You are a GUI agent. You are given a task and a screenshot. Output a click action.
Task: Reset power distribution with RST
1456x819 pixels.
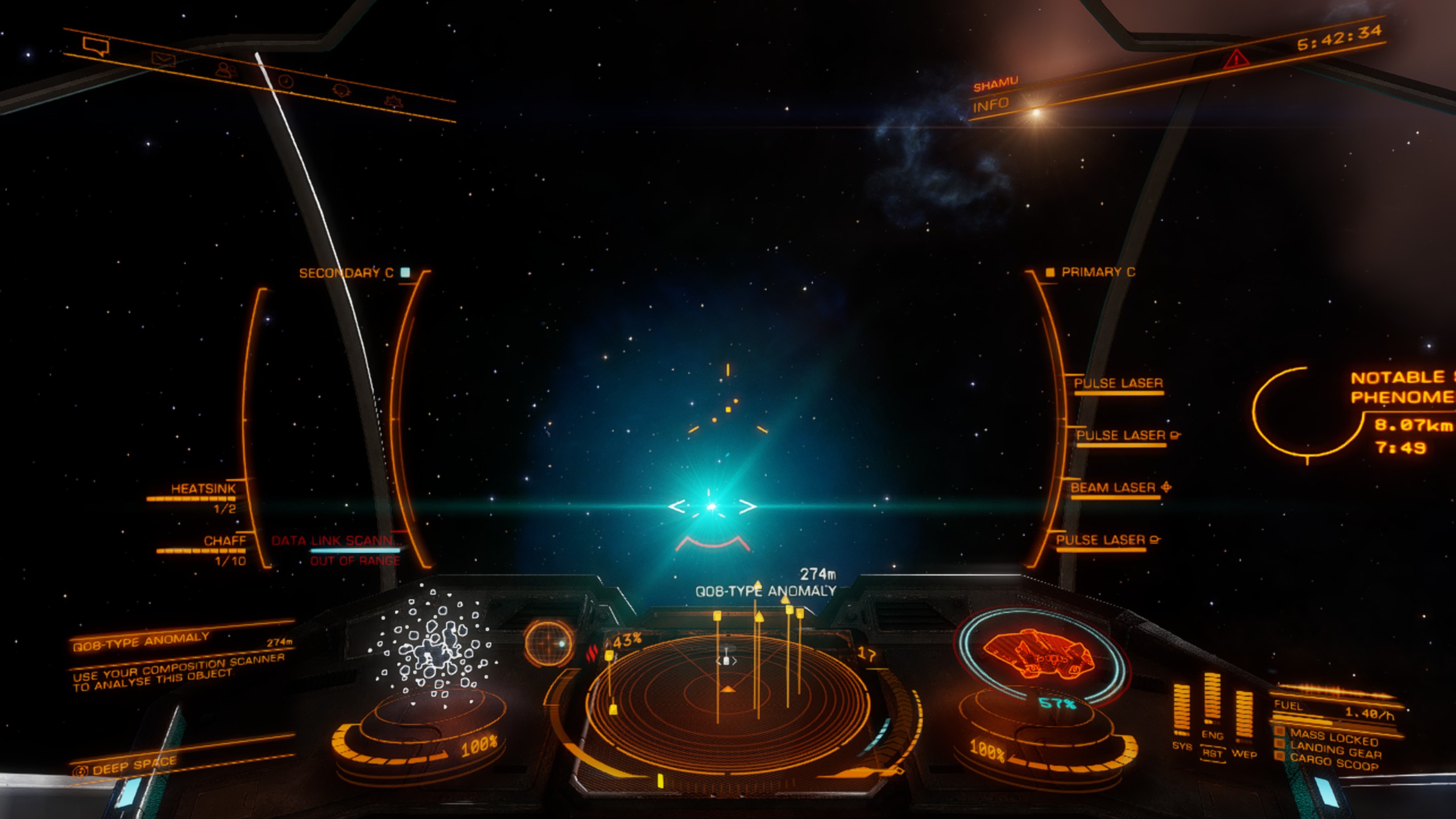[x=1212, y=754]
